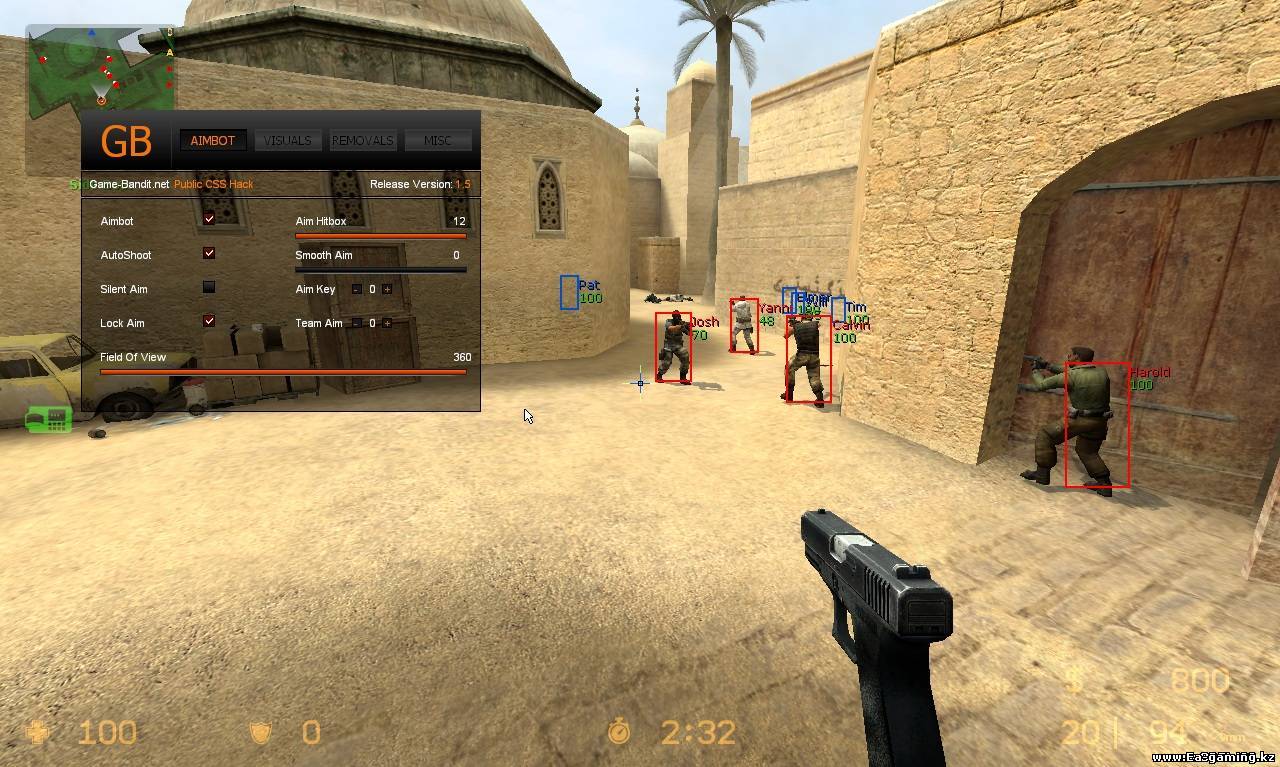Click the AIMBOT tab

coord(212,141)
